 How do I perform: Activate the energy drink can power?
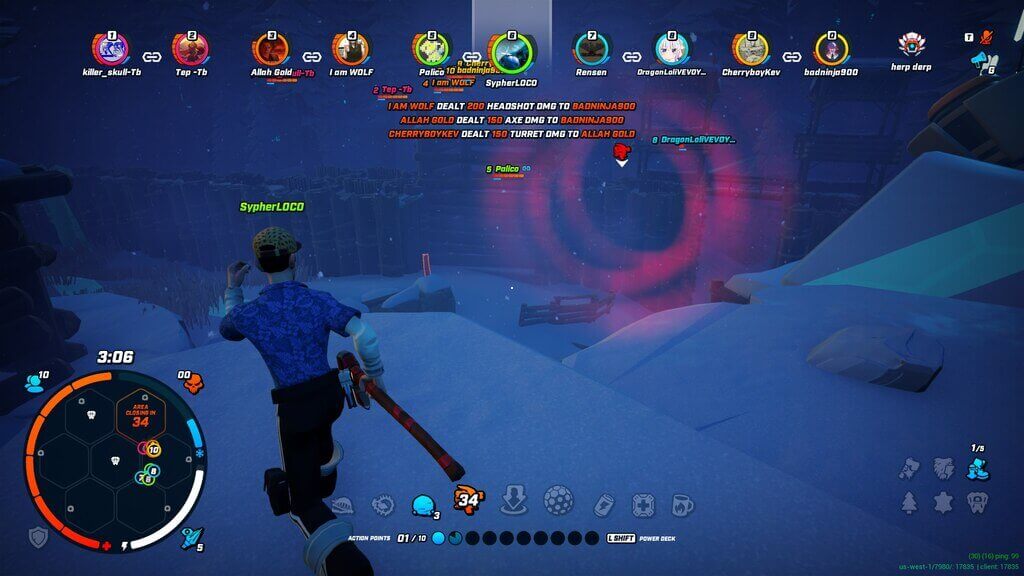point(603,504)
